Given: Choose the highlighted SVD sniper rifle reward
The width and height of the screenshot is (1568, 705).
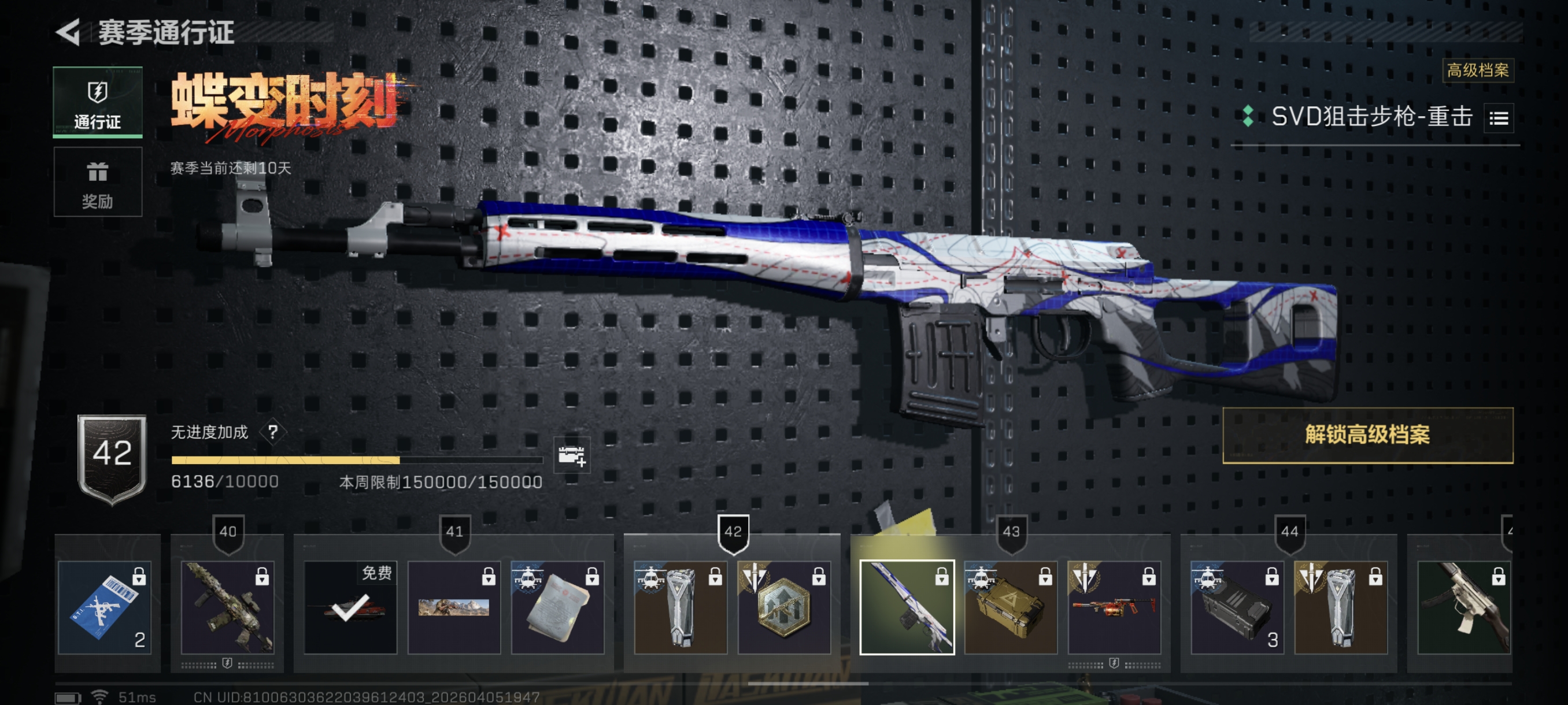Looking at the screenshot, I should [907, 607].
